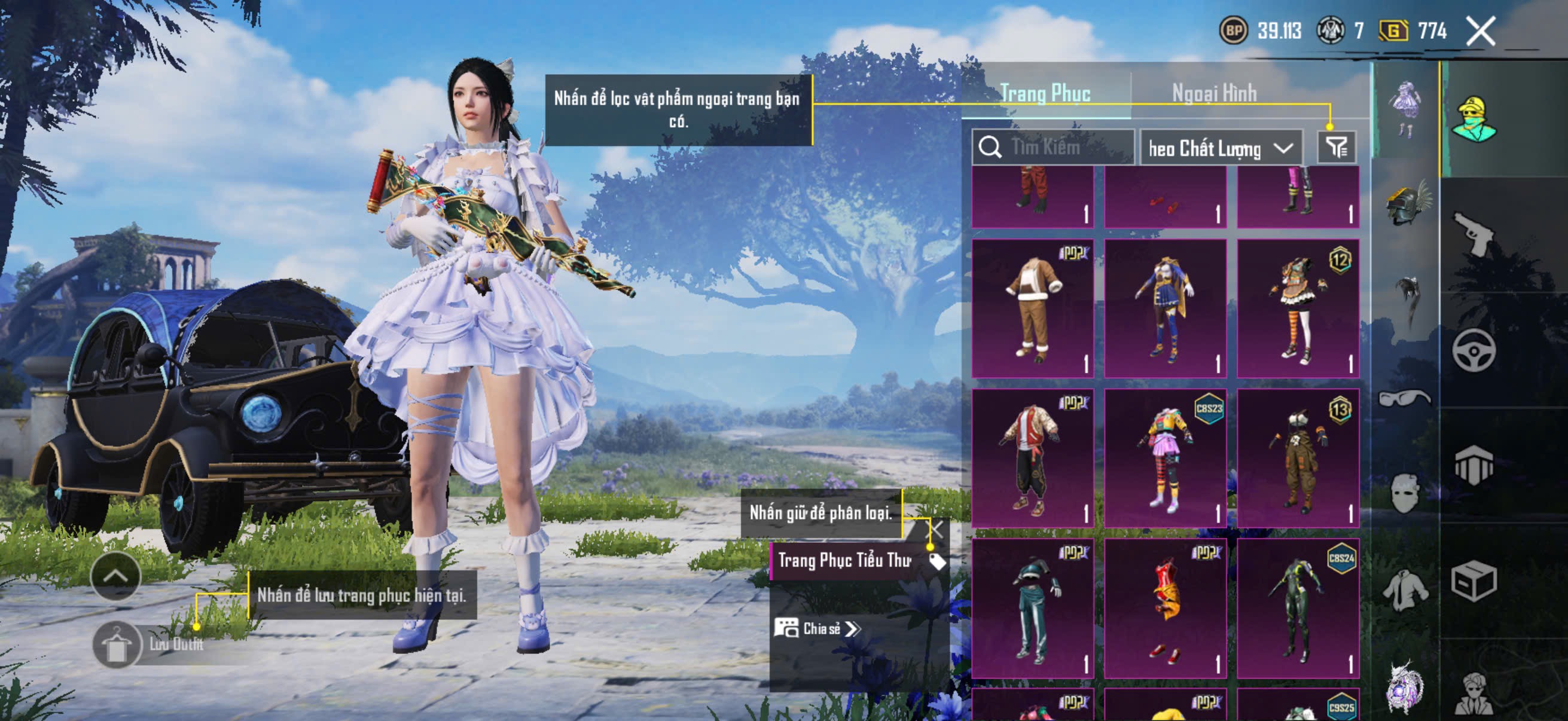Select the brown Santa-style outfit thumbnail
The image size is (1568, 721).
pyautogui.click(x=1033, y=308)
